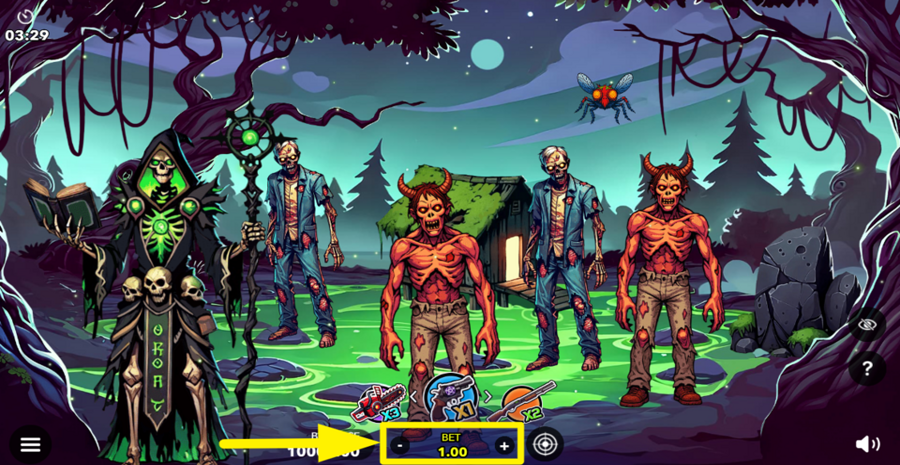Viewport: 900px width, 465px height.
Task: Open the hamburger menu
Action: pos(30,445)
